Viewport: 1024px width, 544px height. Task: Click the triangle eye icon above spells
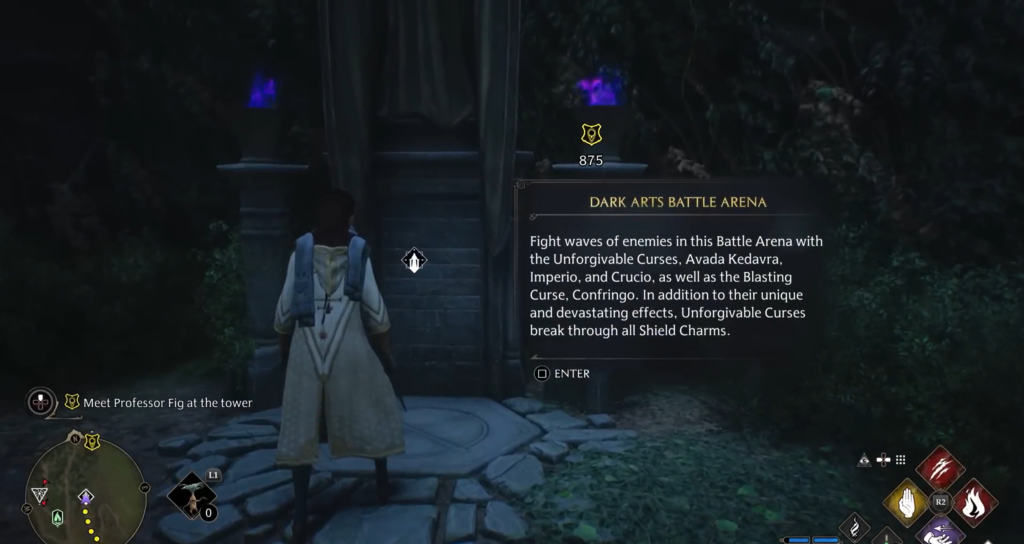point(864,460)
